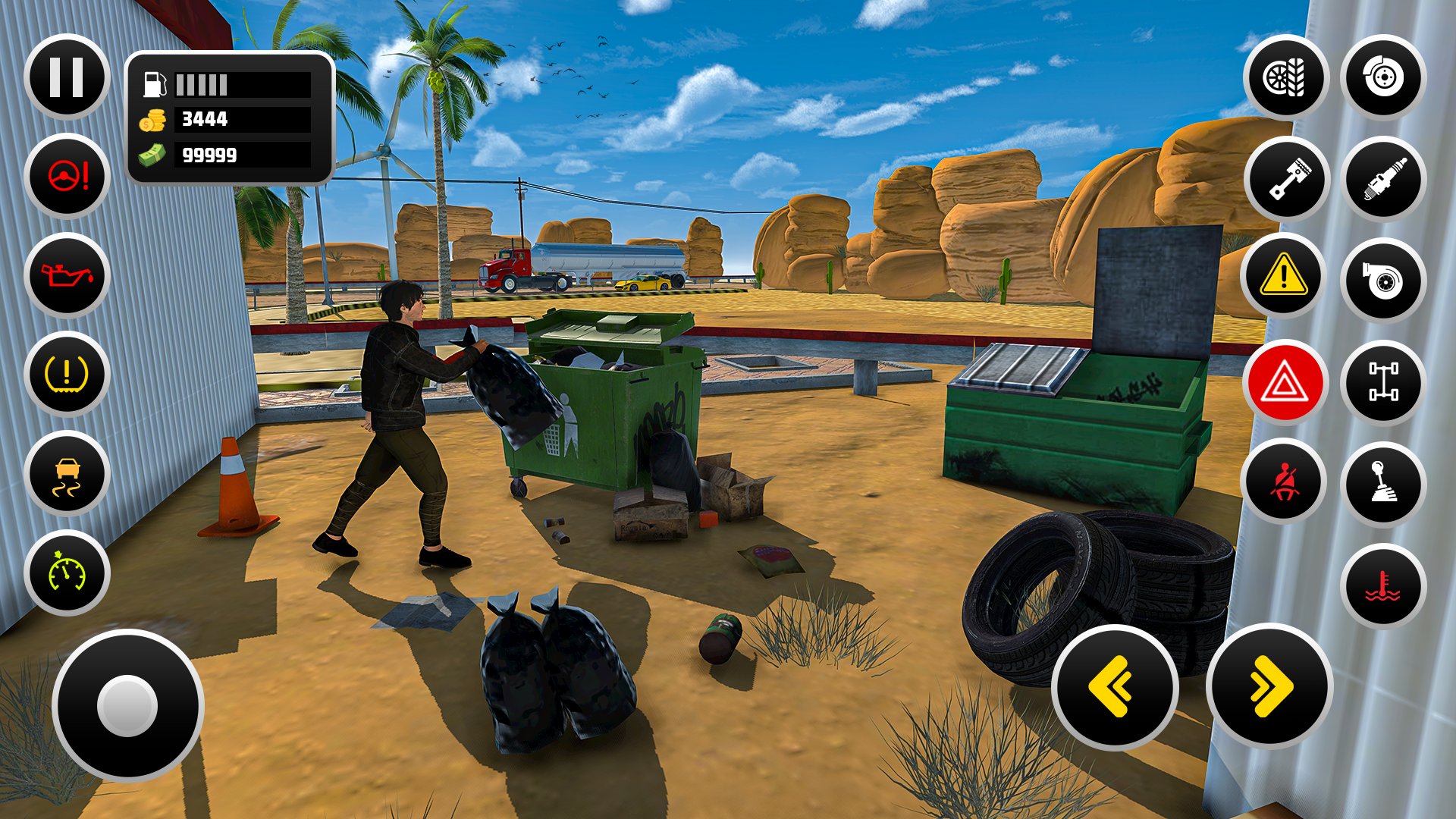The width and height of the screenshot is (1456, 819).
Task: Select the chassis drivetrain icon
Action: 1382,381
